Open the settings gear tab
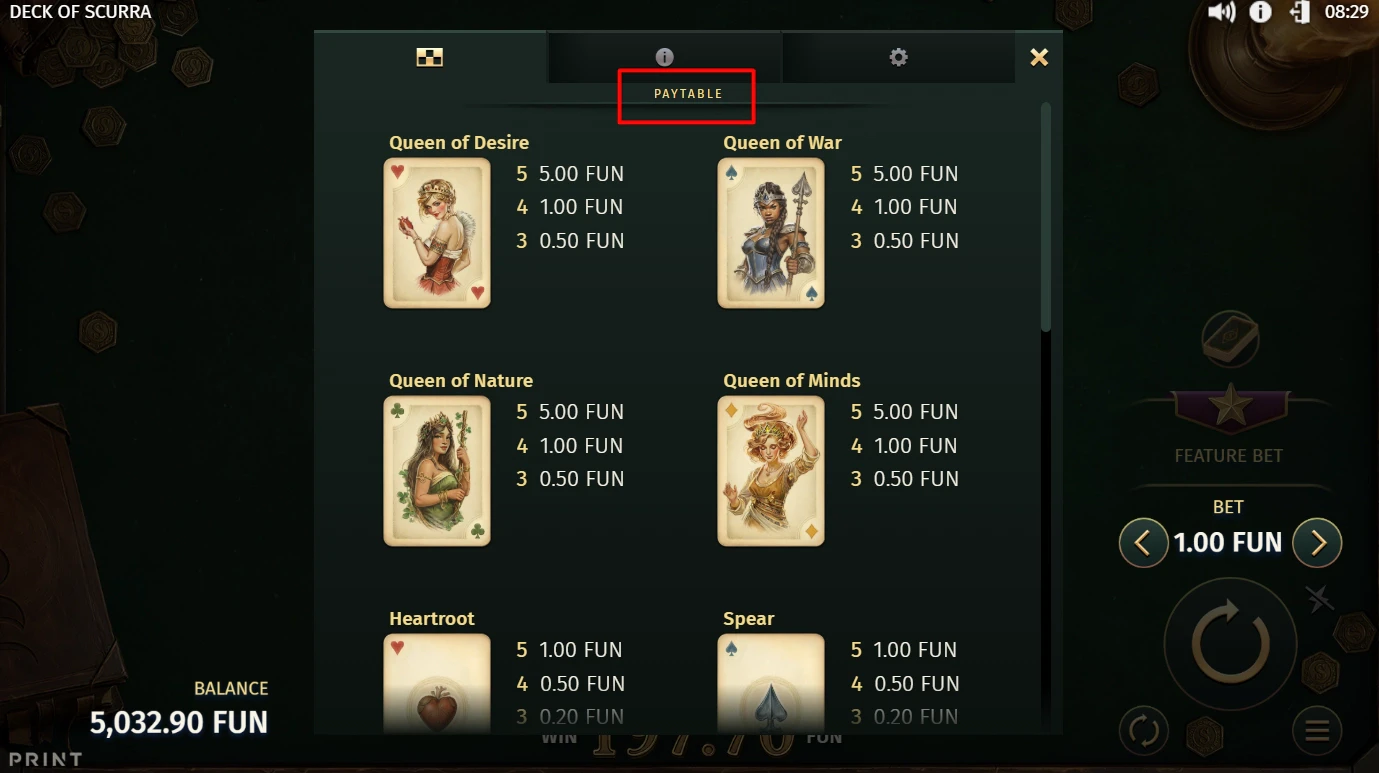Screen dimensions: 1379x773 (898, 57)
